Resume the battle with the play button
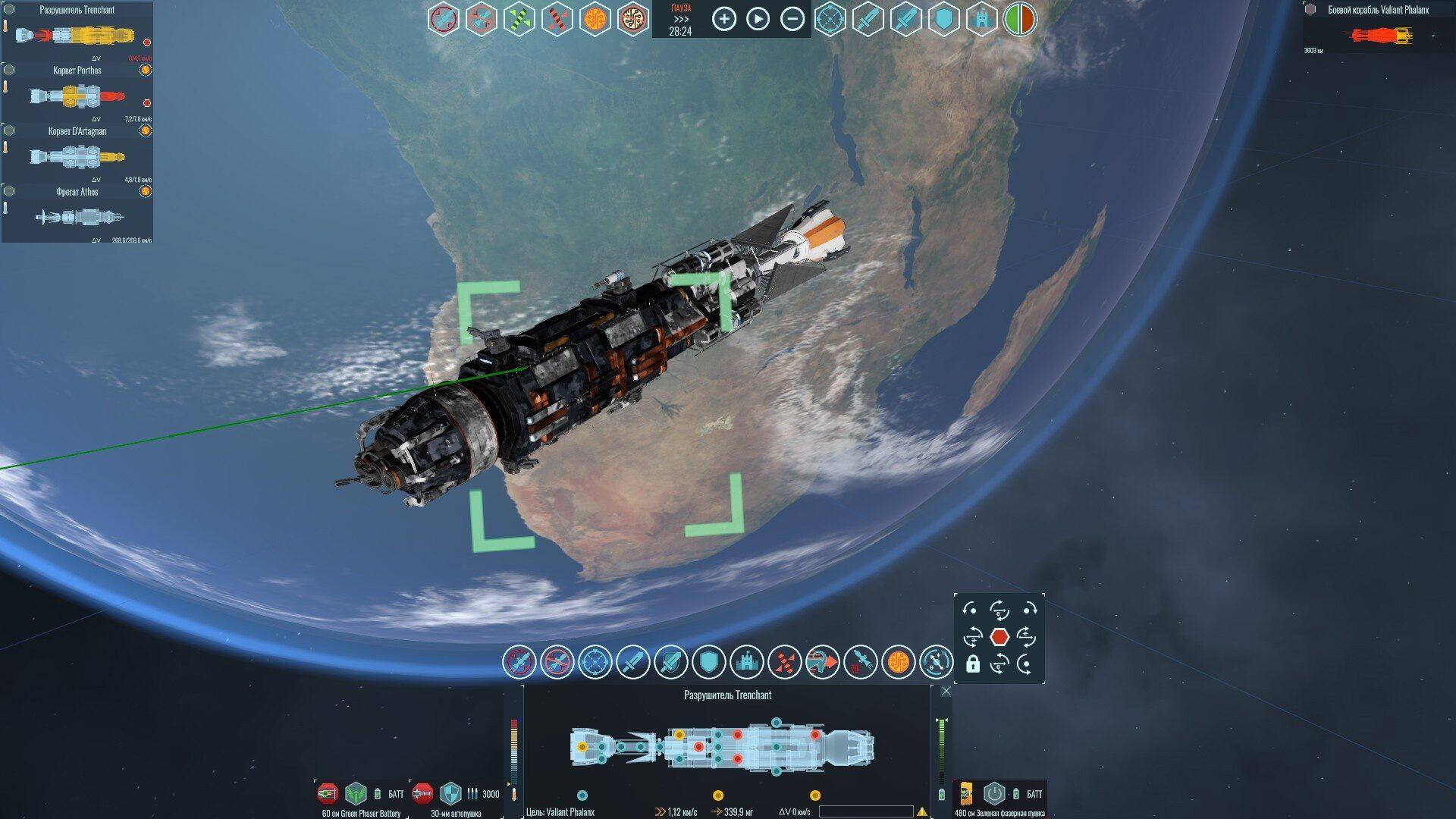The height and width of the screenshot is (819, 1456). coord(758,19)
